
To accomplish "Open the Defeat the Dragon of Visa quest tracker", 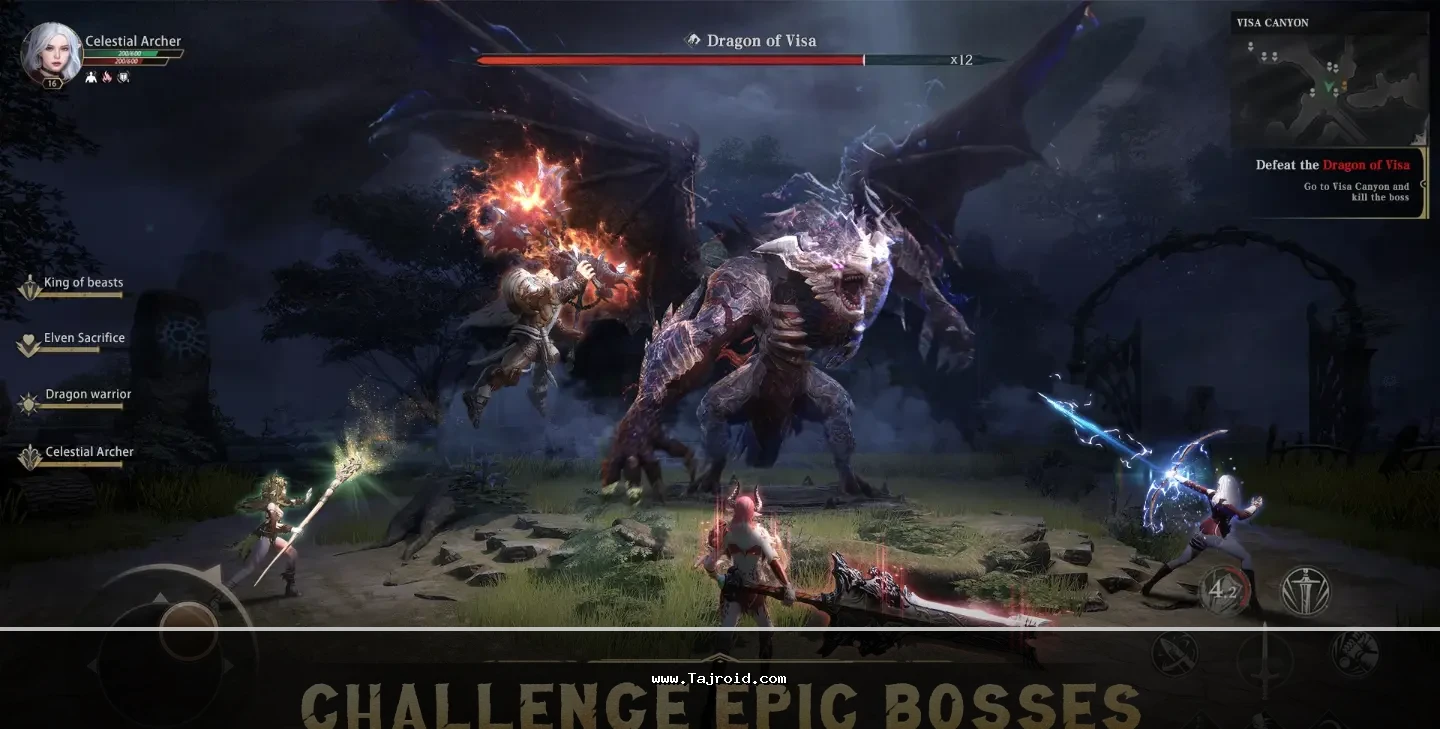I will point(1332,181).
